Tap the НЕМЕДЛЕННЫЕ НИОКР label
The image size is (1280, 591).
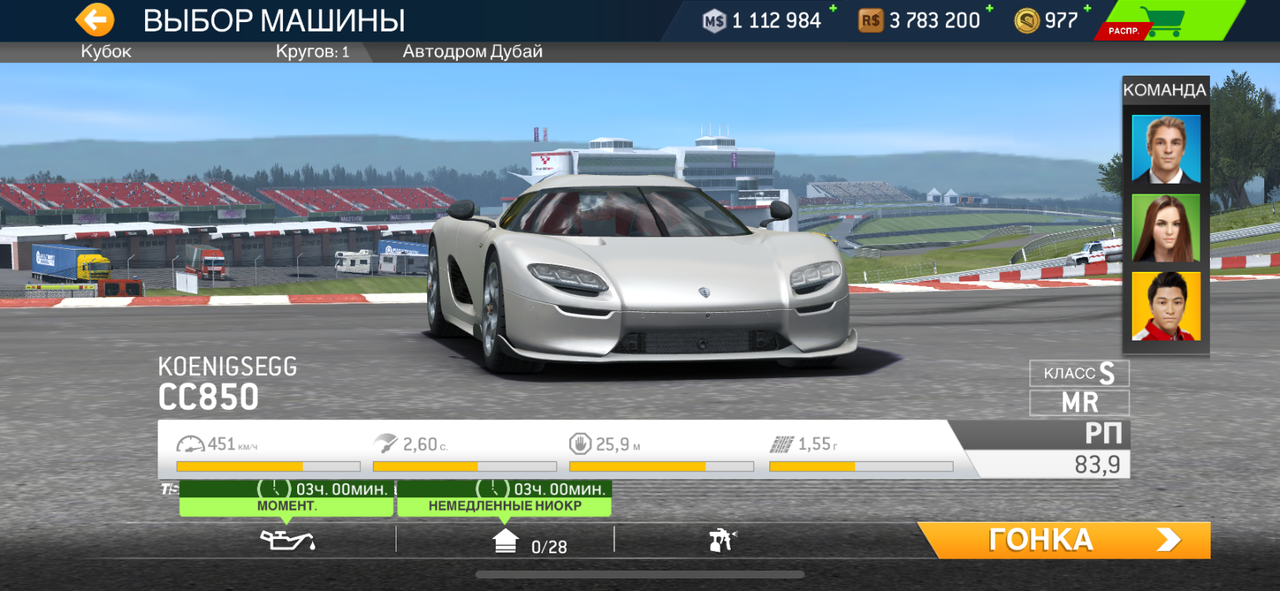click(504, 506)
